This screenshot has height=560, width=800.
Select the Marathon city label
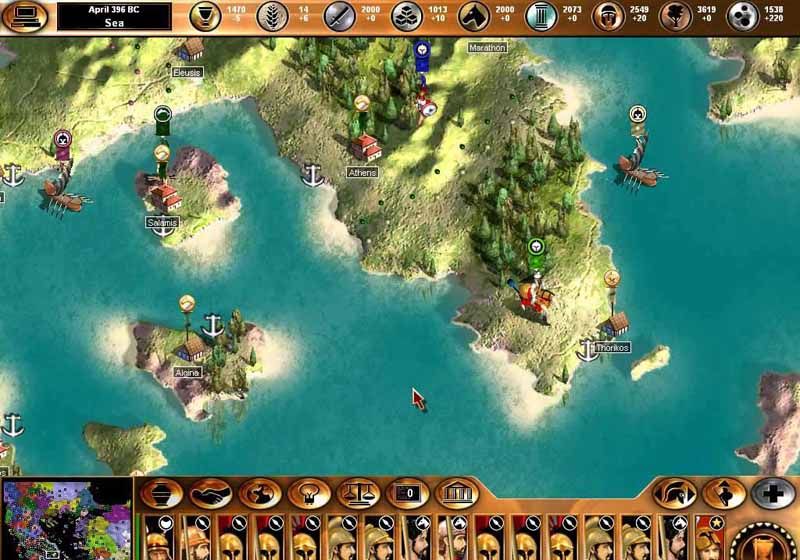(487, 47)
